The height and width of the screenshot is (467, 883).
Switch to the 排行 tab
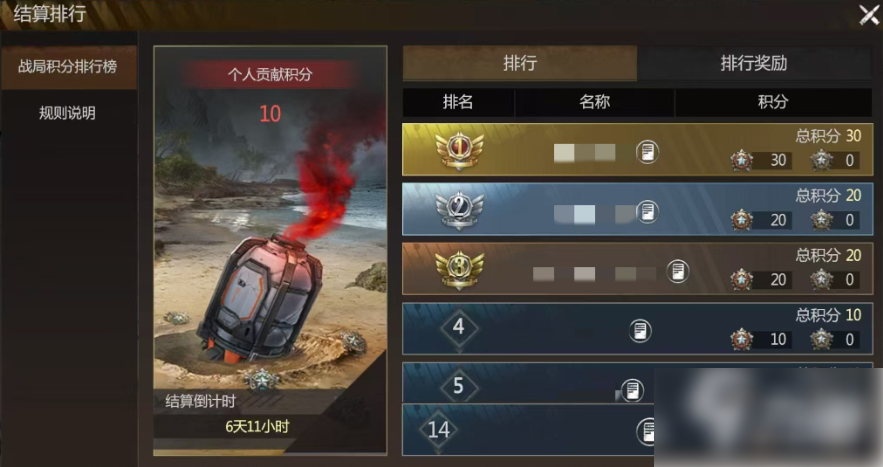pos(520,63)
